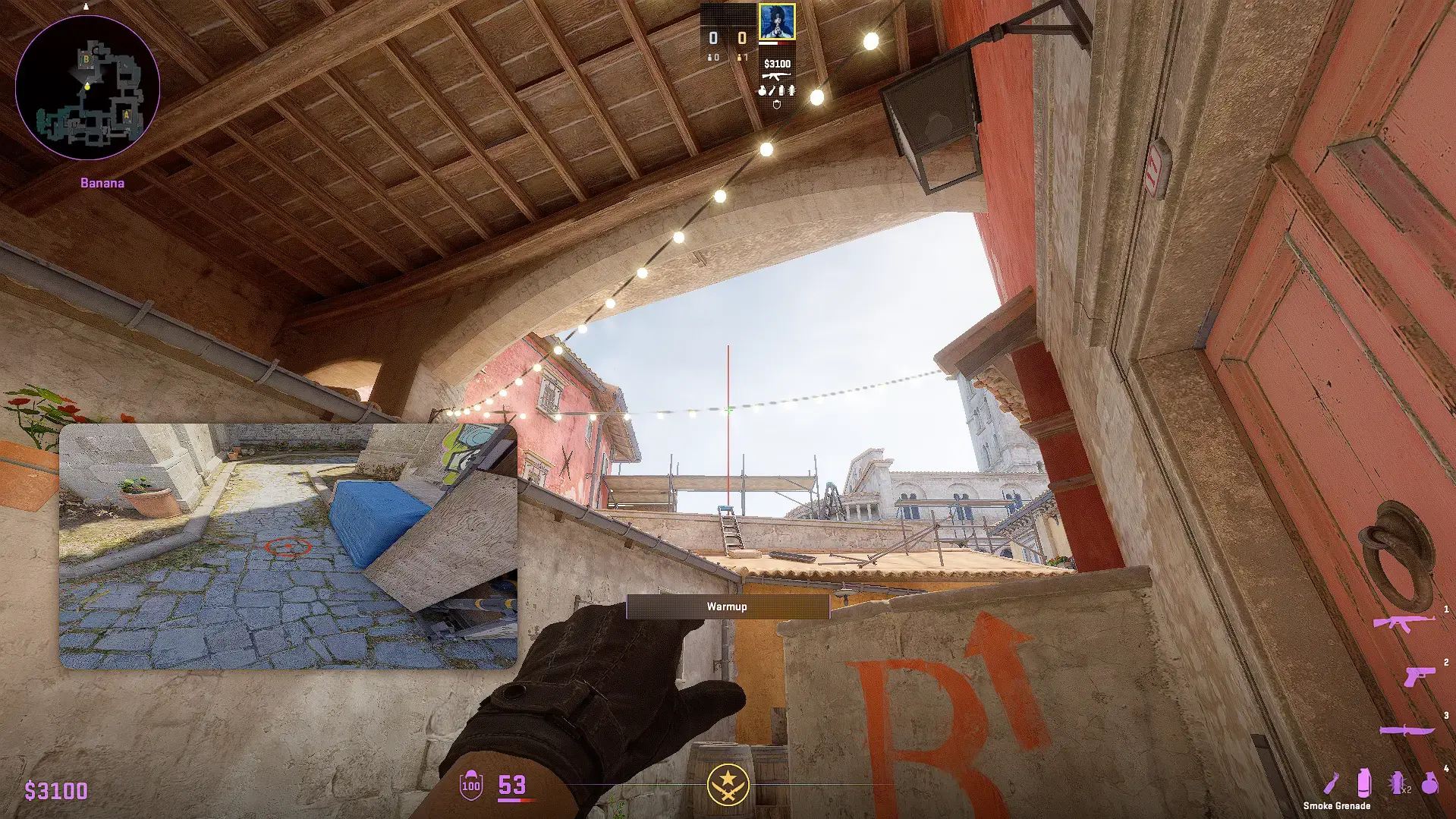Viewport: 1456px width, 819px height.
Task: Click the gold star team emblem
Action: [x=728, y=784]
